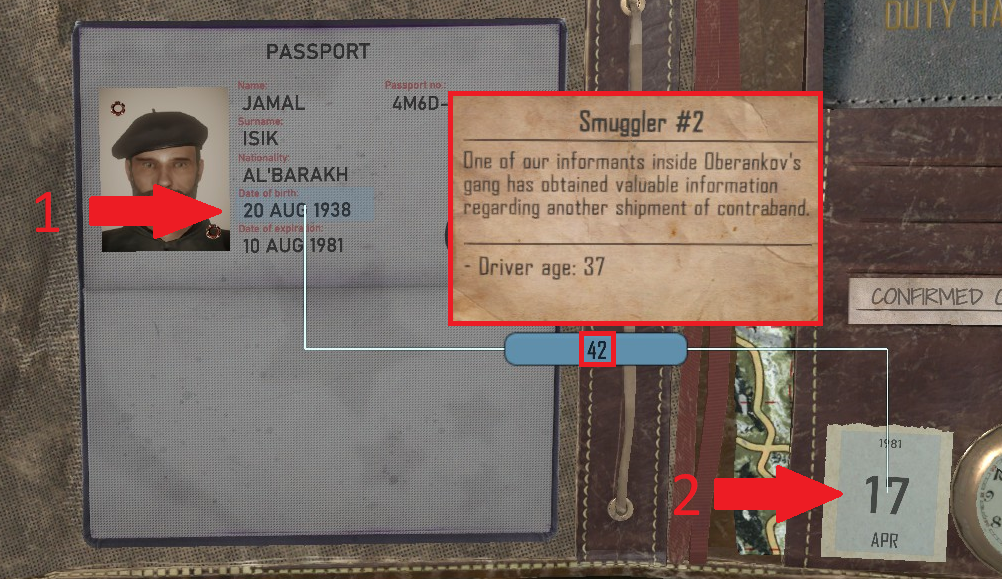The width and height of the screenshot is (1002, 579).
Task: Select the calculated age 42 badge
Action: click(x=596, y=349)
